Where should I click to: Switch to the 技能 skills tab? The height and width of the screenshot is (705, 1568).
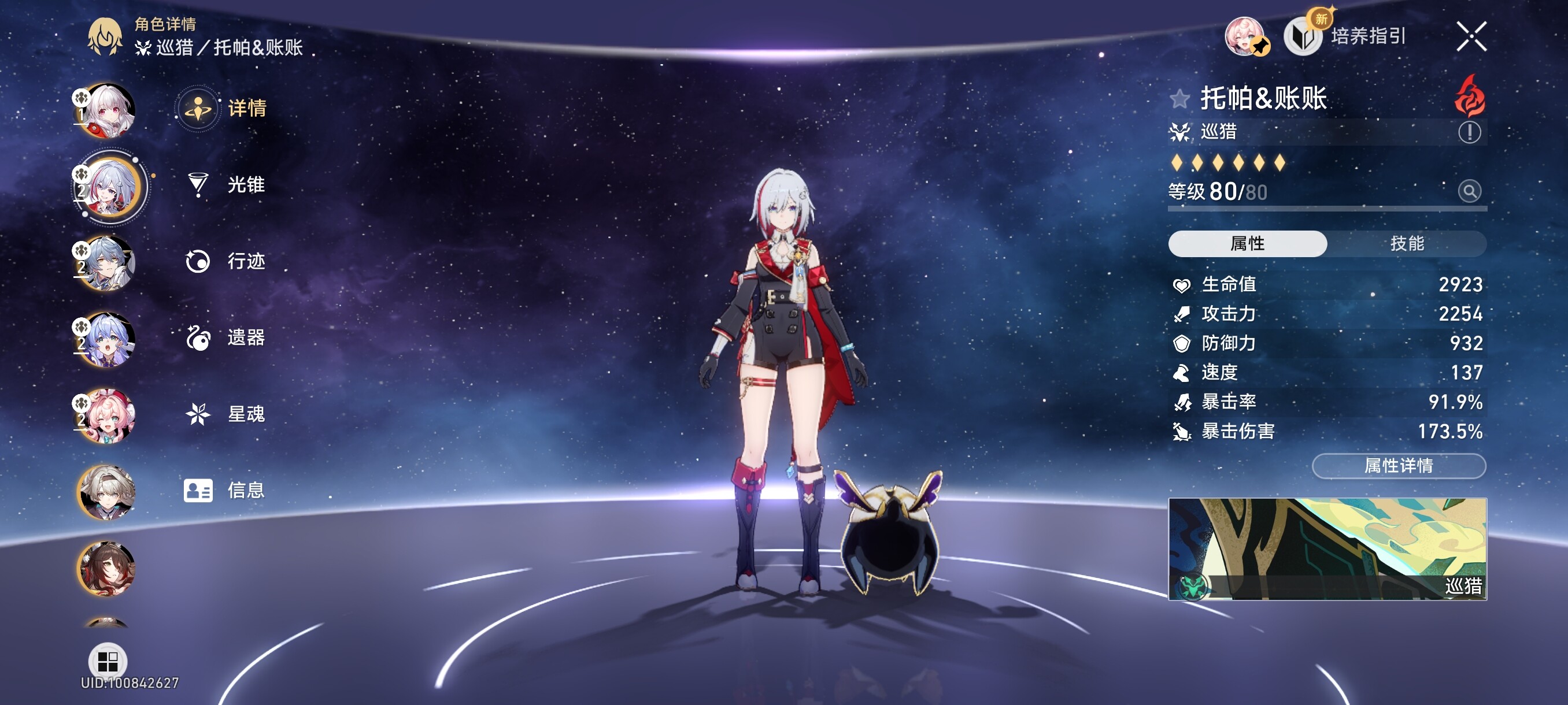(x=1407, y=243)
